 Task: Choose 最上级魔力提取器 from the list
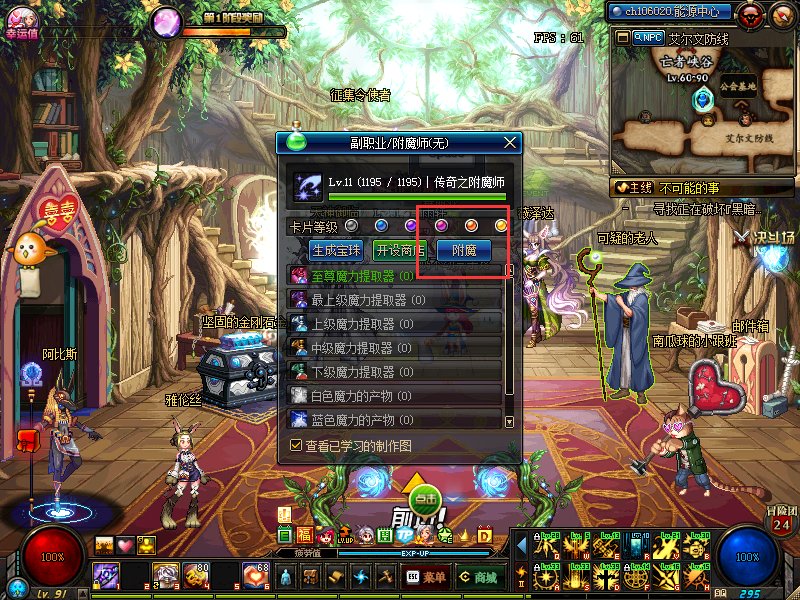(x=395, y=299)
